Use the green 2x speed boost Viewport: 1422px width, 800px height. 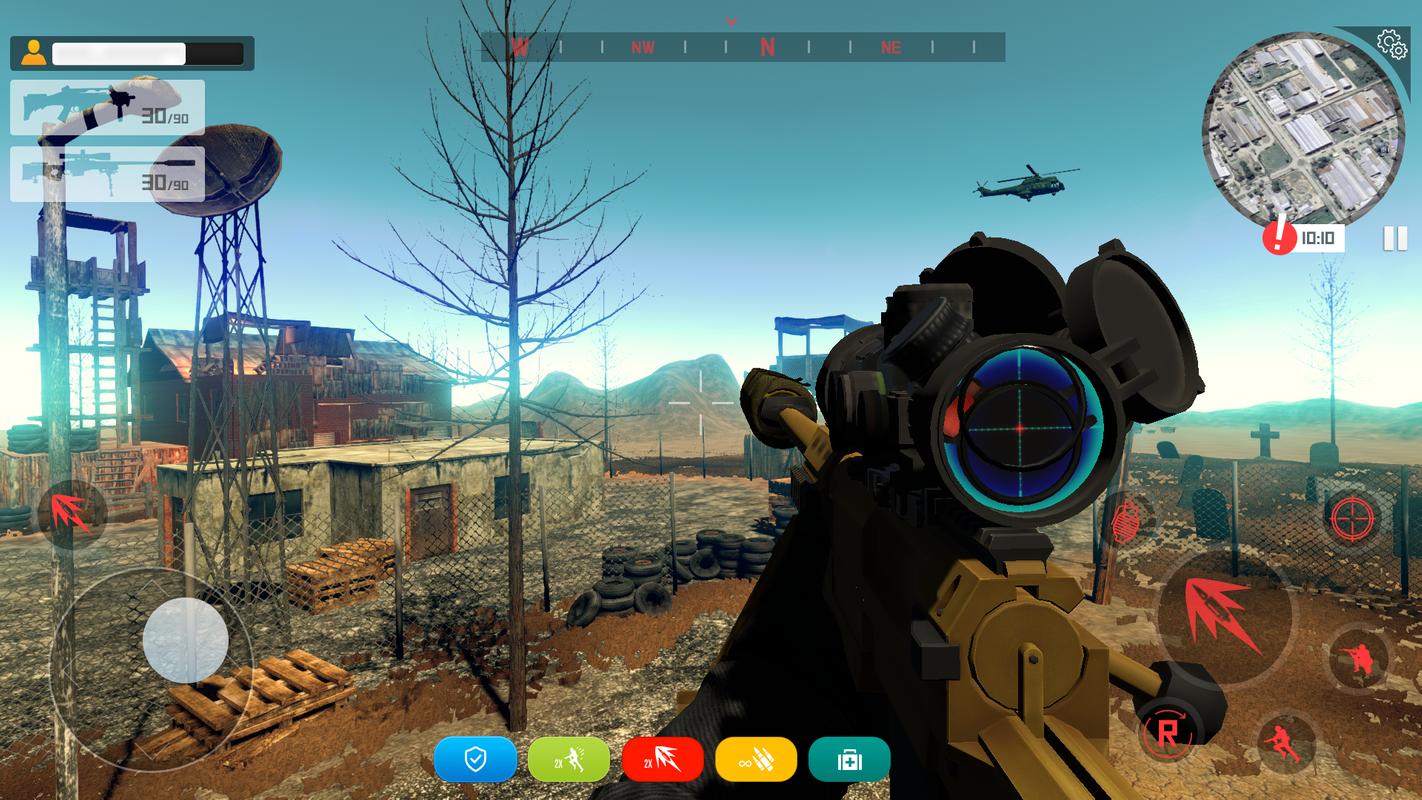click(x=569, y=759)
